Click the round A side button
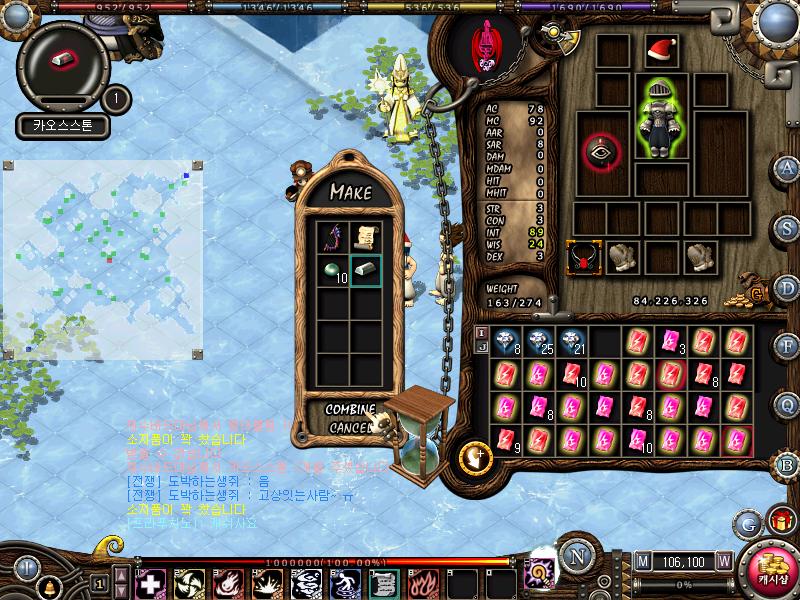Viewport: 800px width, 600px height. [x=788, y=168]
